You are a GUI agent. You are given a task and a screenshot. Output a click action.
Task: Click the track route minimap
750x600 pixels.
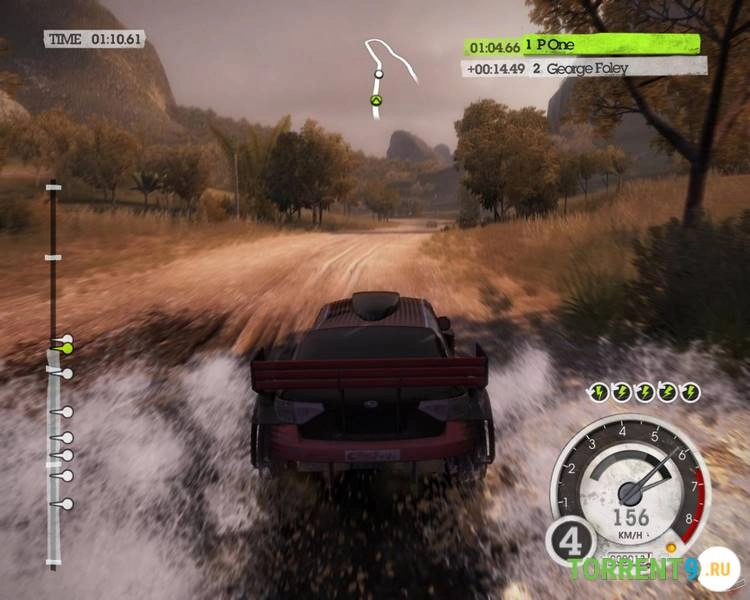tap(389, 75)
